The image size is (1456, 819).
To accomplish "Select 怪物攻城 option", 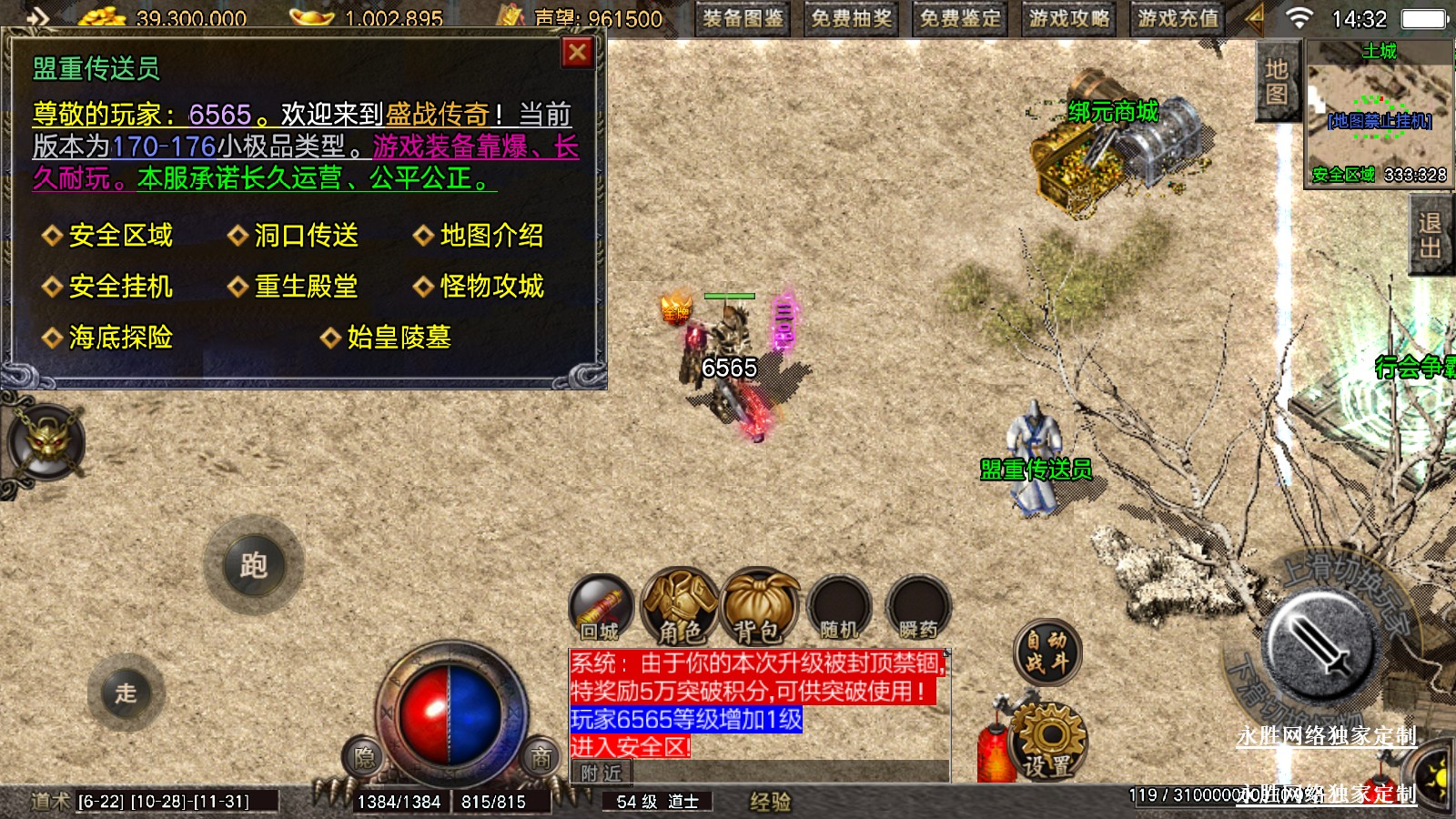I will 491,287.
